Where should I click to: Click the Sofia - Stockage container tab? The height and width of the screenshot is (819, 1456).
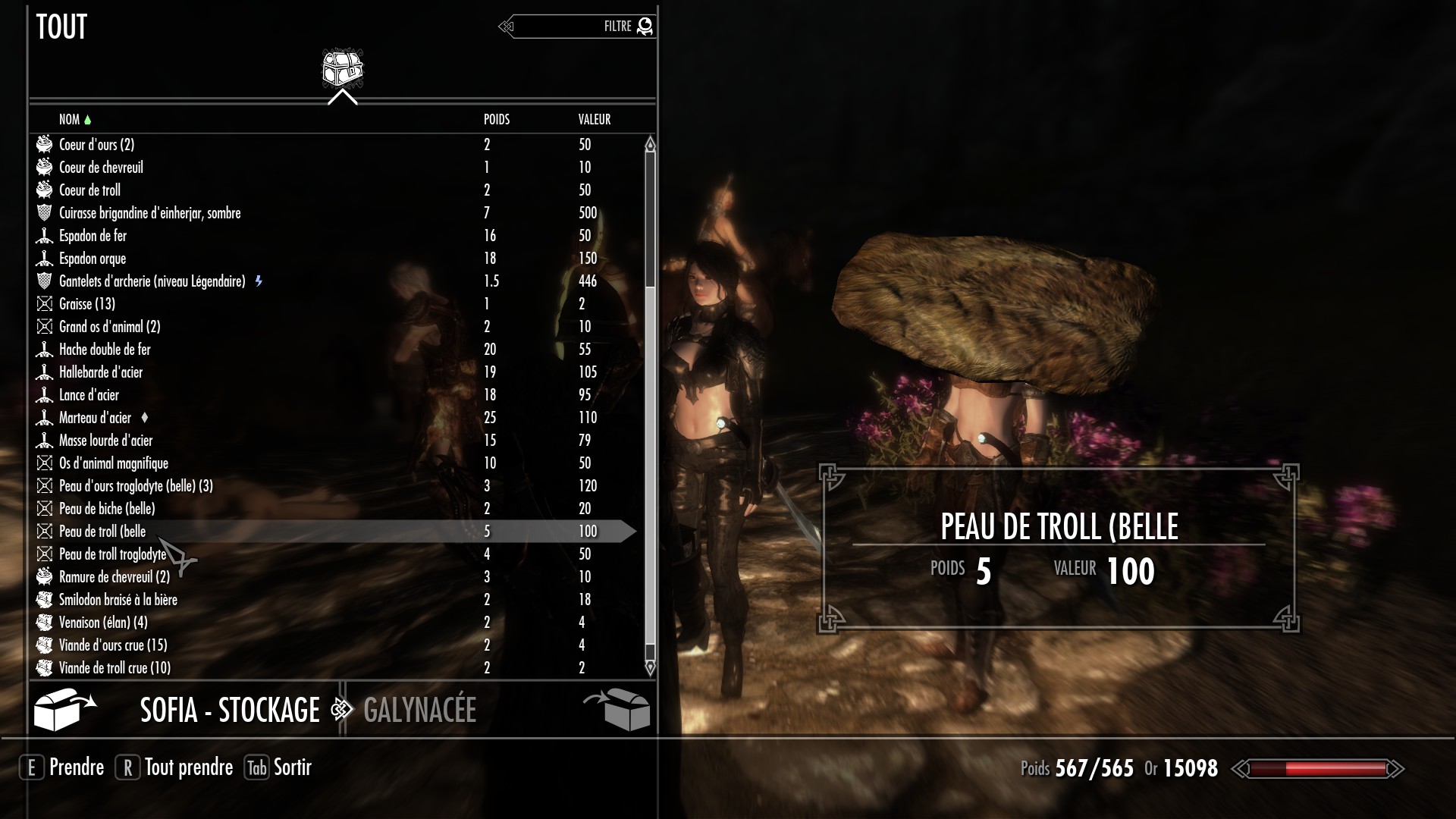coord(230,711)
